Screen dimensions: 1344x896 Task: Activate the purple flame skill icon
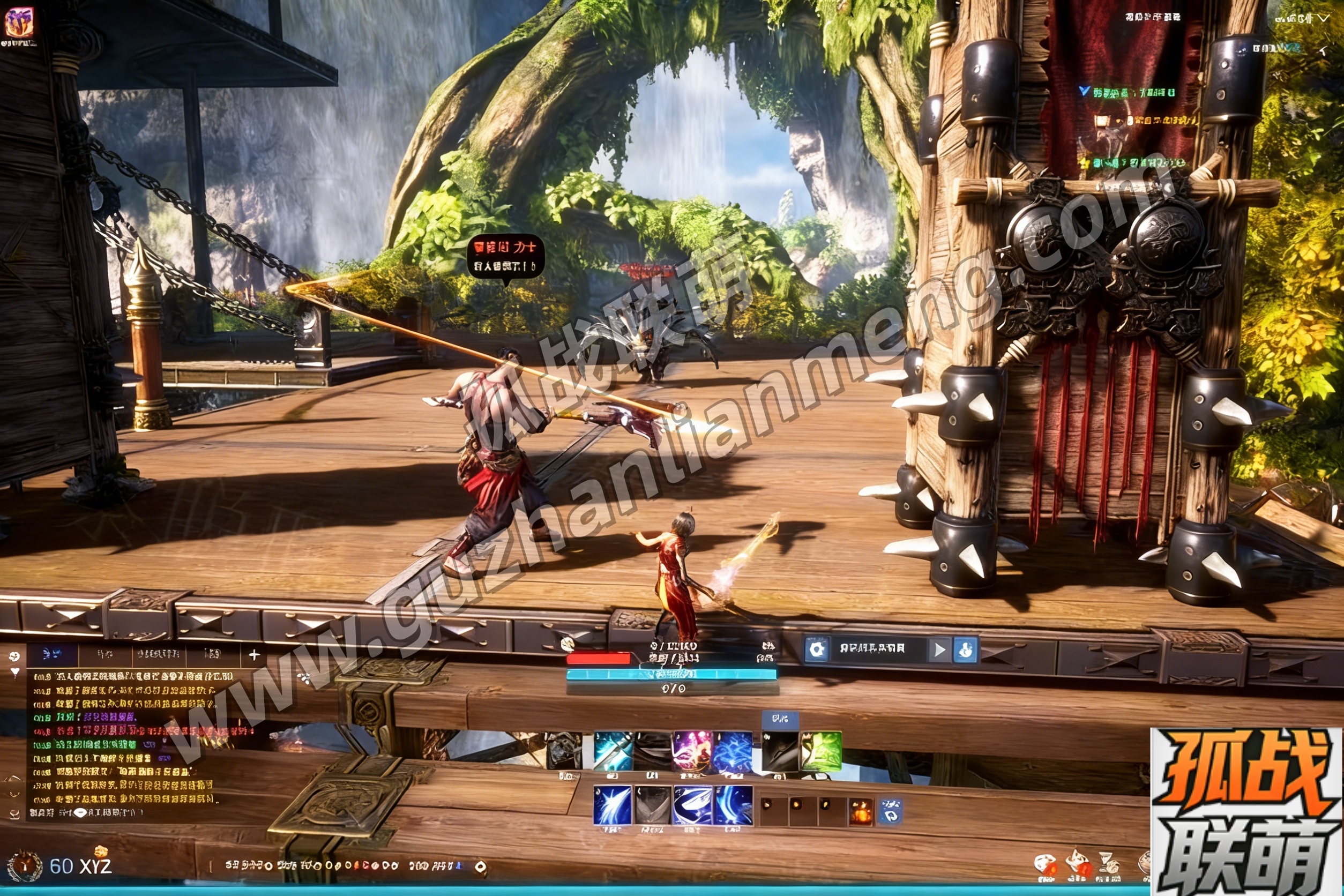[x=691, y=751]
